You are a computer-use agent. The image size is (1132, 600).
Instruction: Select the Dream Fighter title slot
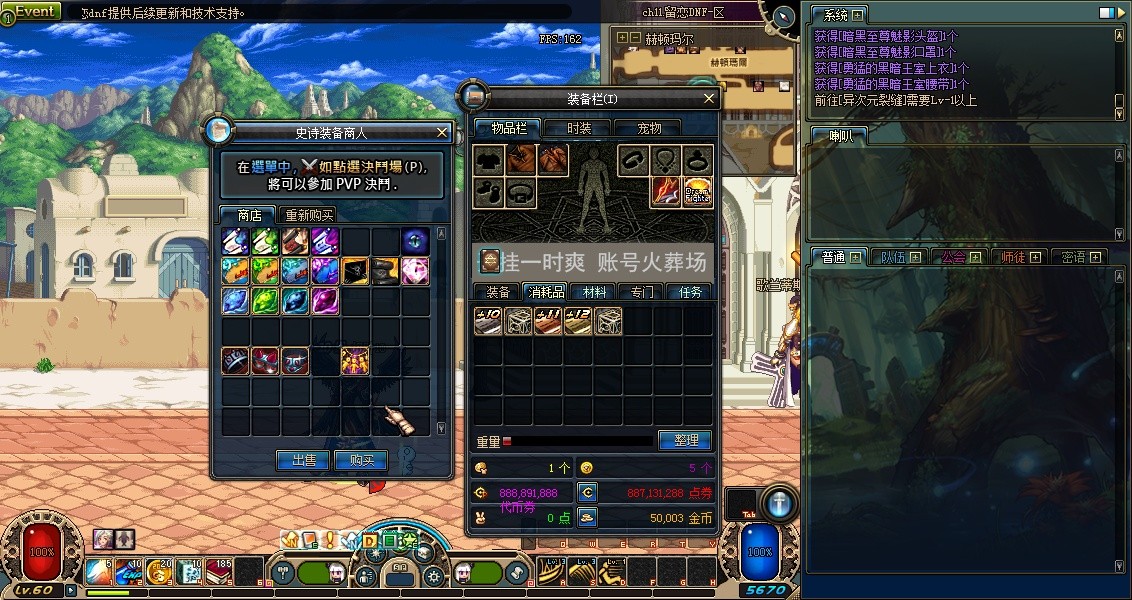tap(697, 190)
